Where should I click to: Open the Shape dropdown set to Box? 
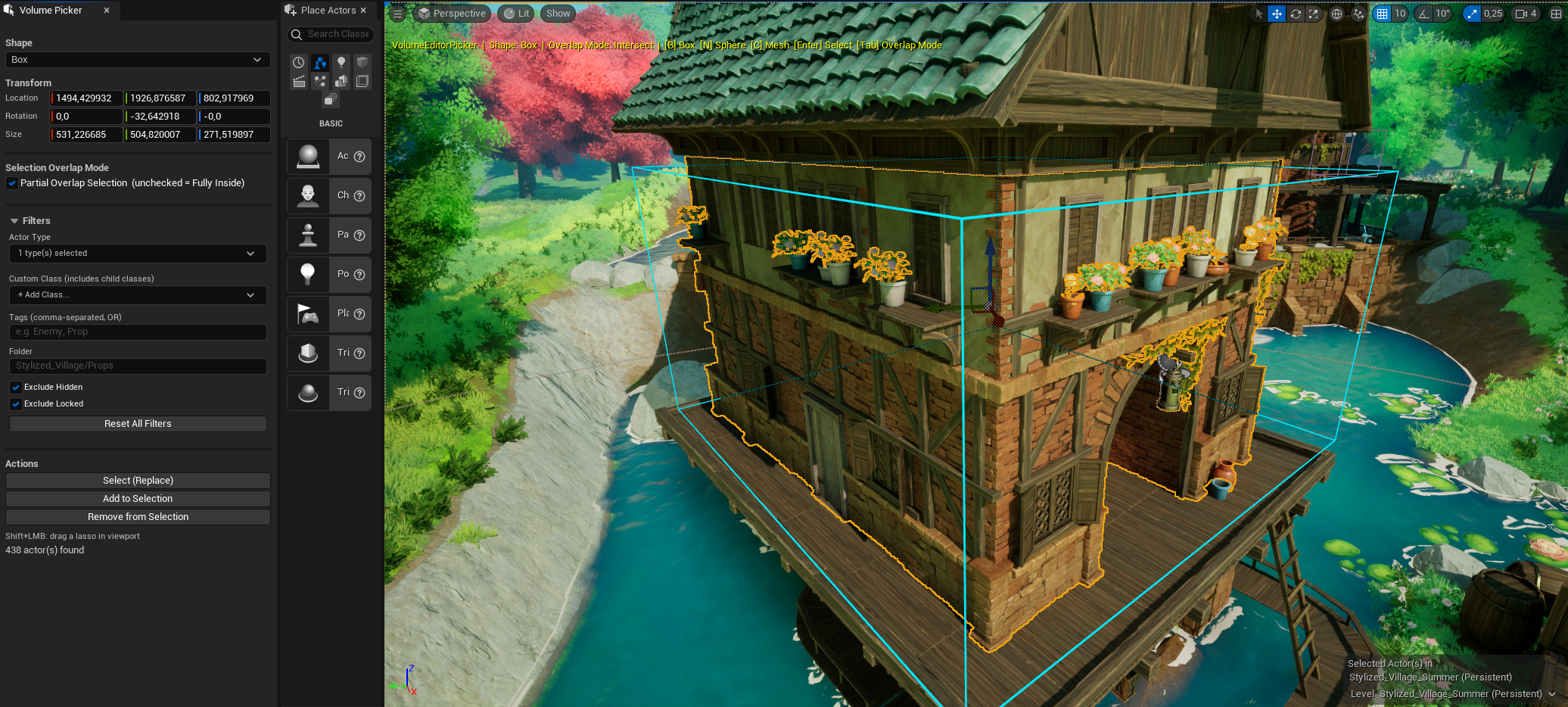pos(137,60)
